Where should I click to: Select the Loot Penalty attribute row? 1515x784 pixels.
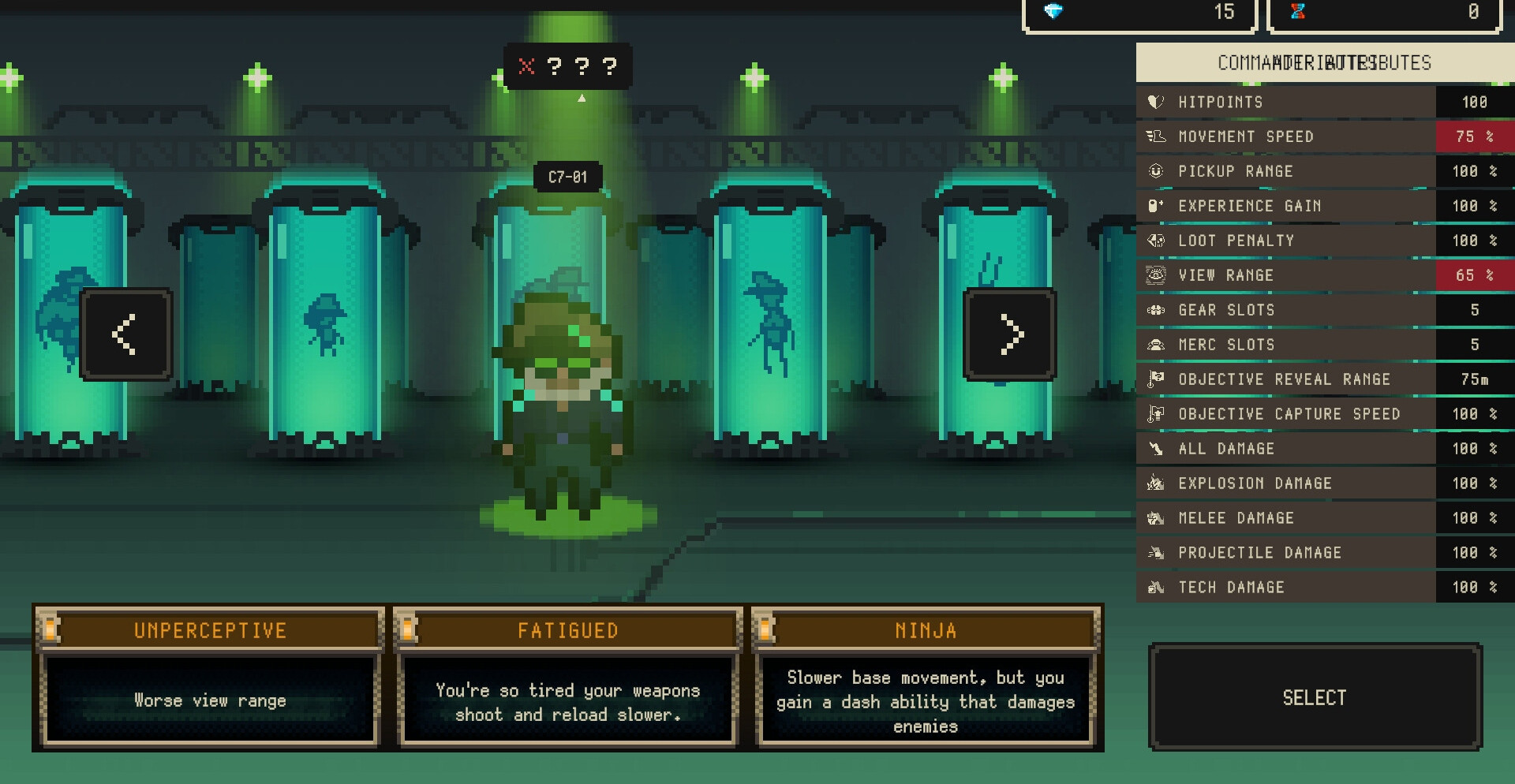click(1324, 241)
